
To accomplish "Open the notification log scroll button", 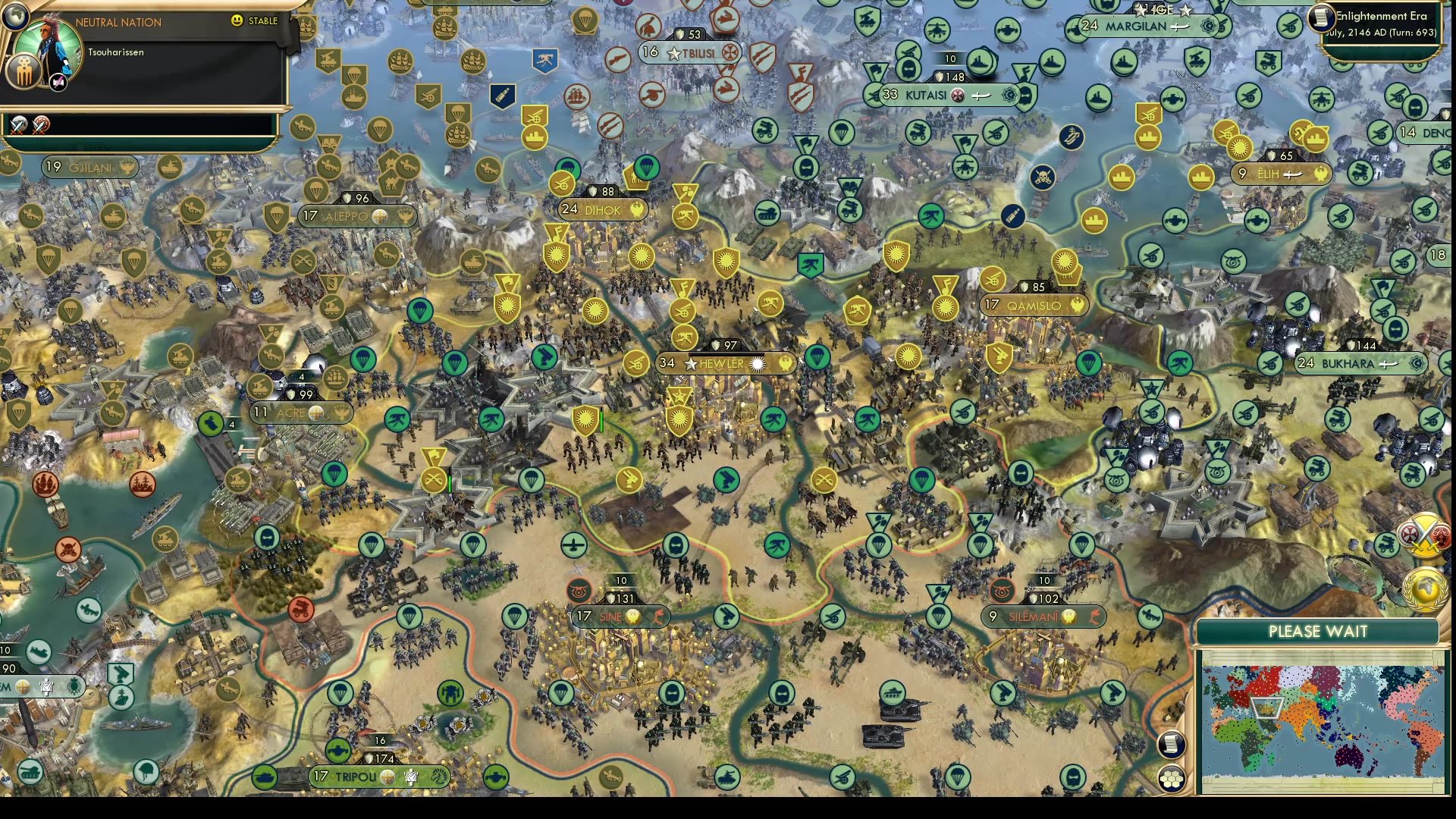I will 1170,745.
